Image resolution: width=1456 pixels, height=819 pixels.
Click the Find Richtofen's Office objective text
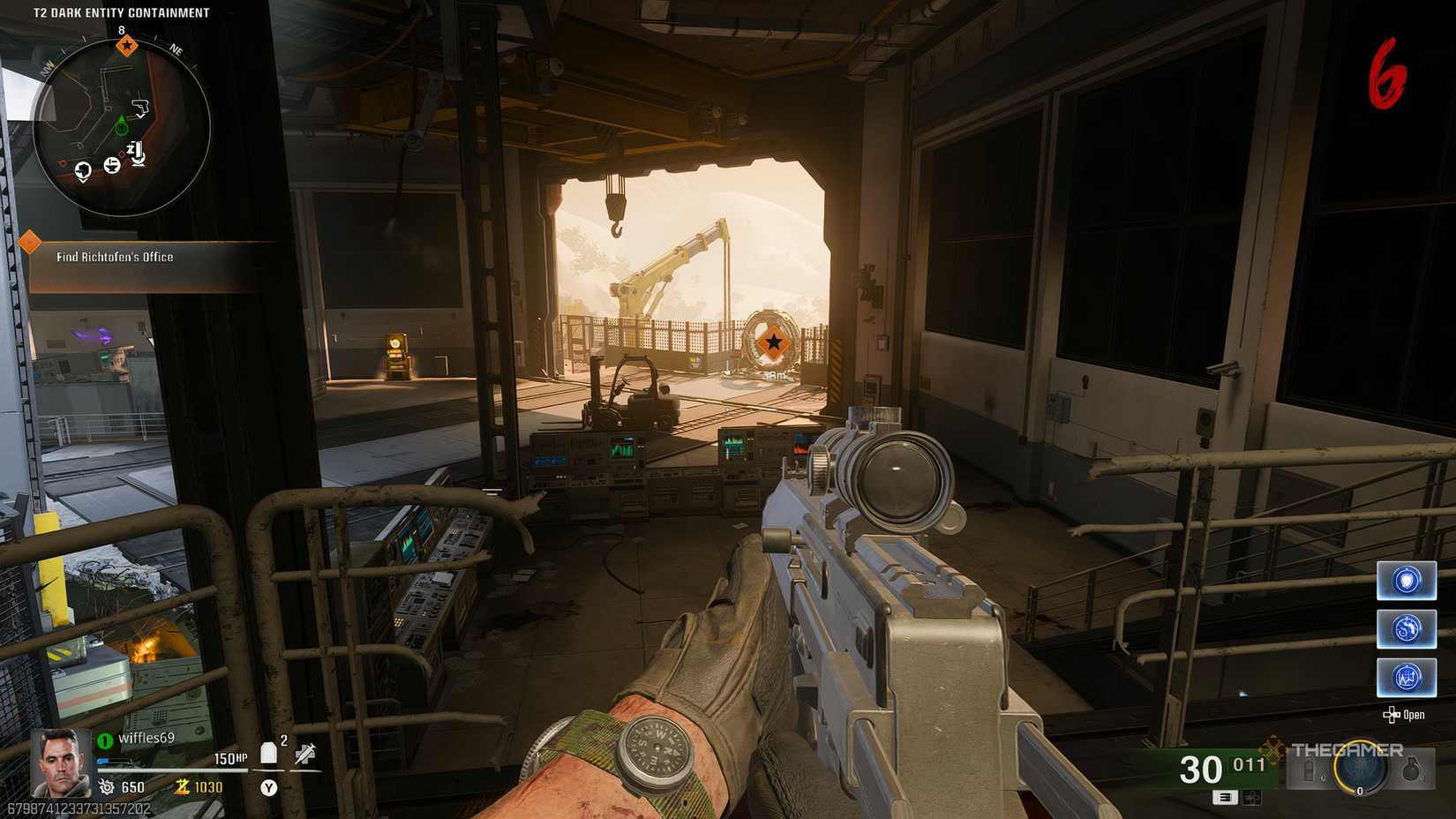click(x=115, y=257)
